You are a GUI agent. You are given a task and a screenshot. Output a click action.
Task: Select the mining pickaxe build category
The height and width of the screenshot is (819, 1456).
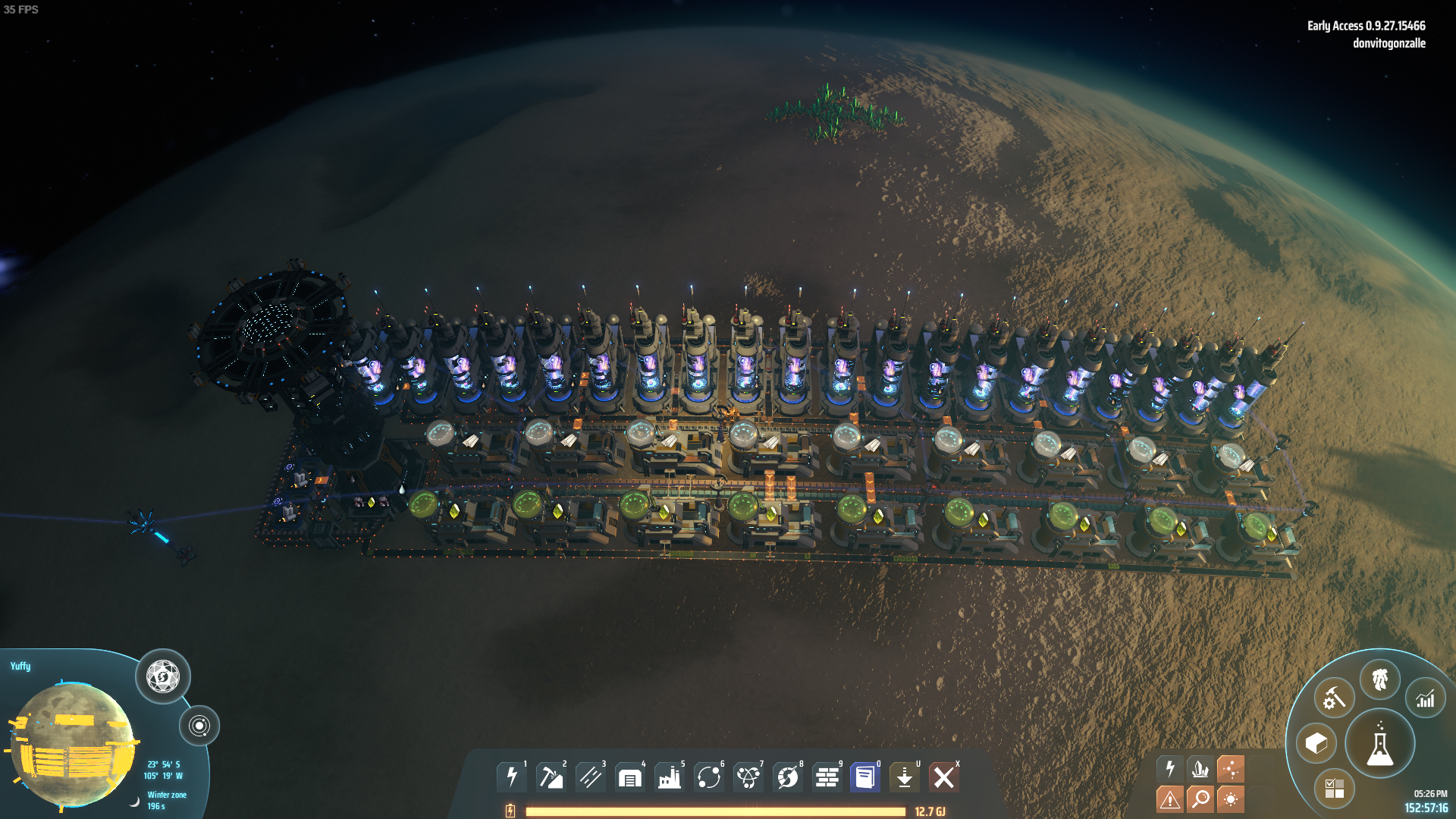(x=551, y=777)
